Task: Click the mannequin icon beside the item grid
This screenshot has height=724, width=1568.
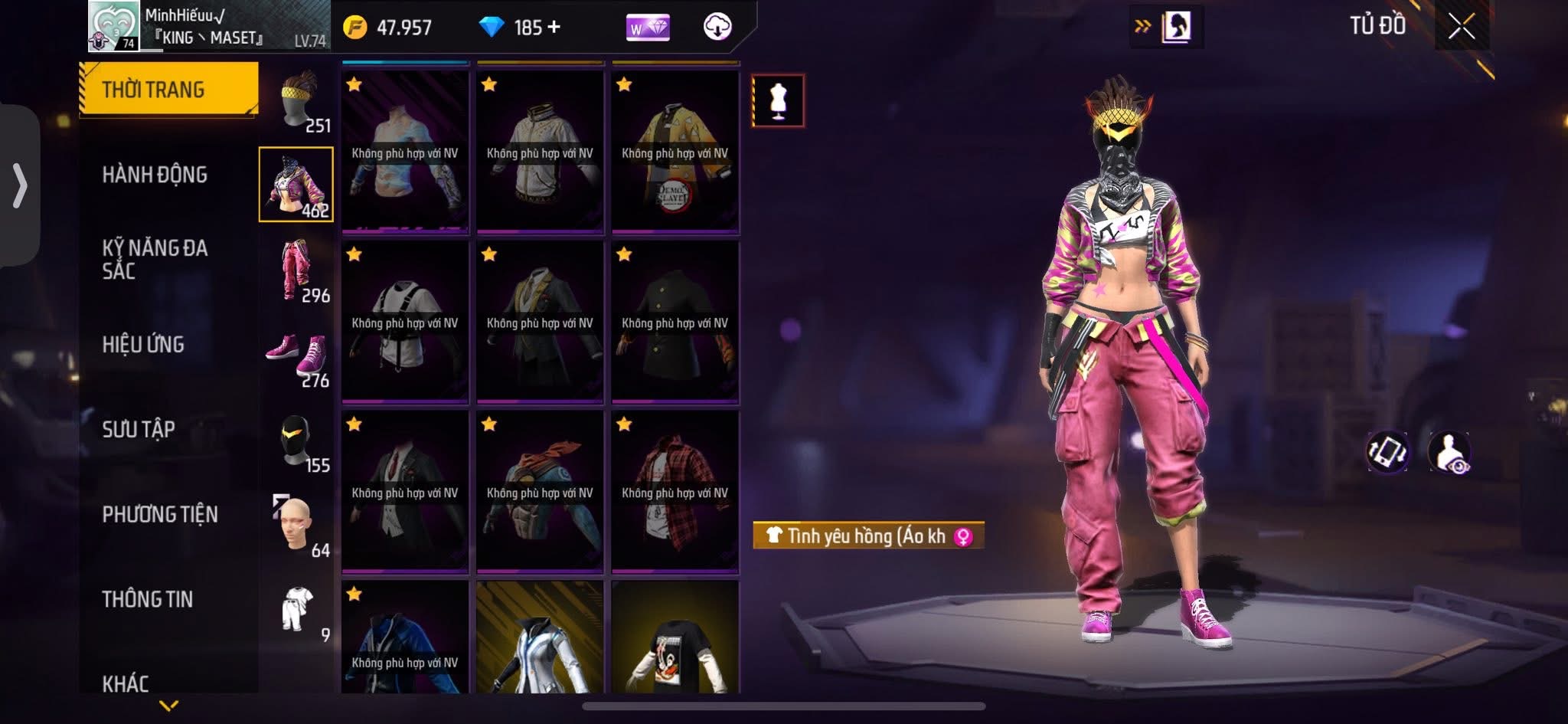Action: point(778,100)
